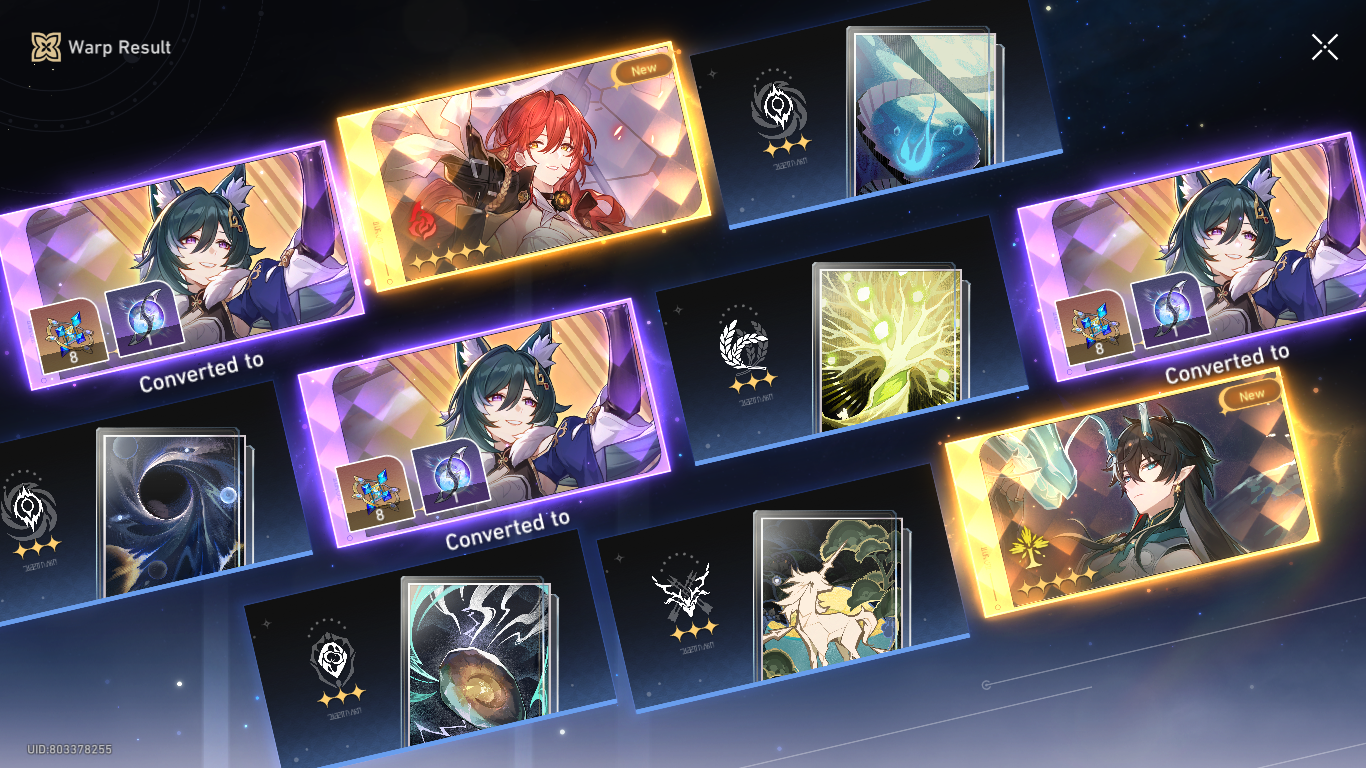Image resolution: width=1366 pixels, height=768 pixels.
Task: Click the New badge on the gold dragon character card
Action: point(1251,393)
